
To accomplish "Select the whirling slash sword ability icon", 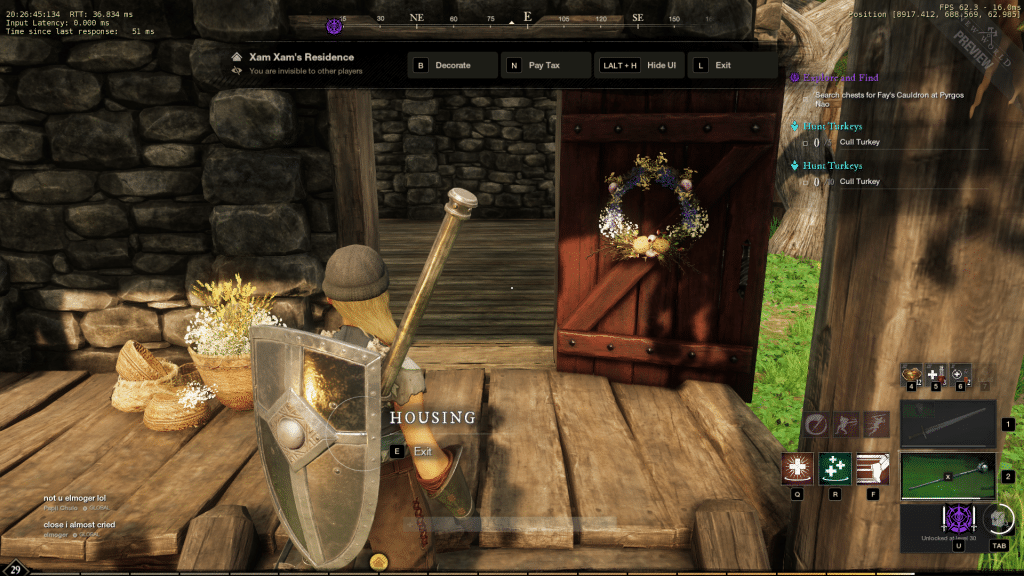I will click(817, 424).
